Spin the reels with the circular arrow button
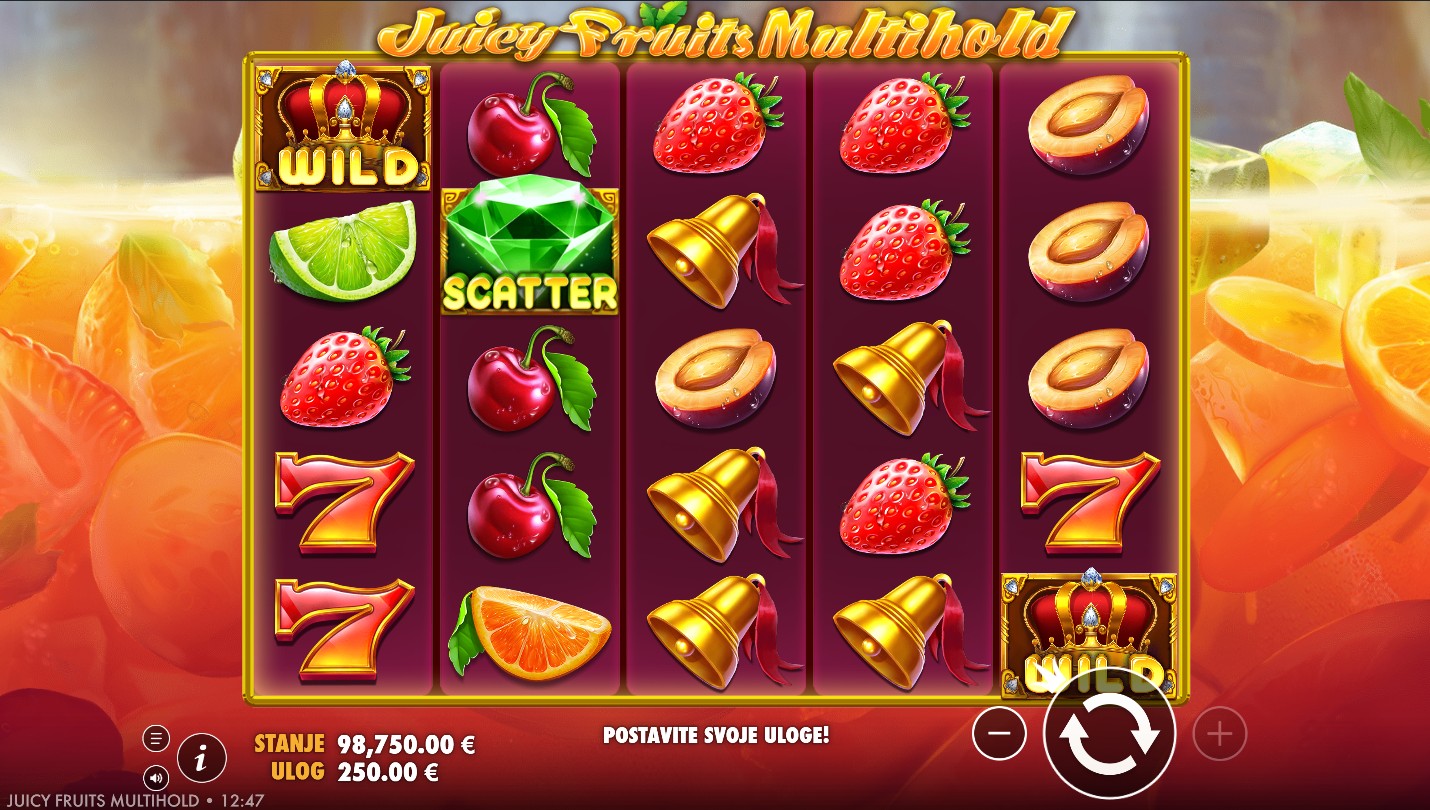The height and width of the screenshot is (810, 1430). (x=1108, y=735)
